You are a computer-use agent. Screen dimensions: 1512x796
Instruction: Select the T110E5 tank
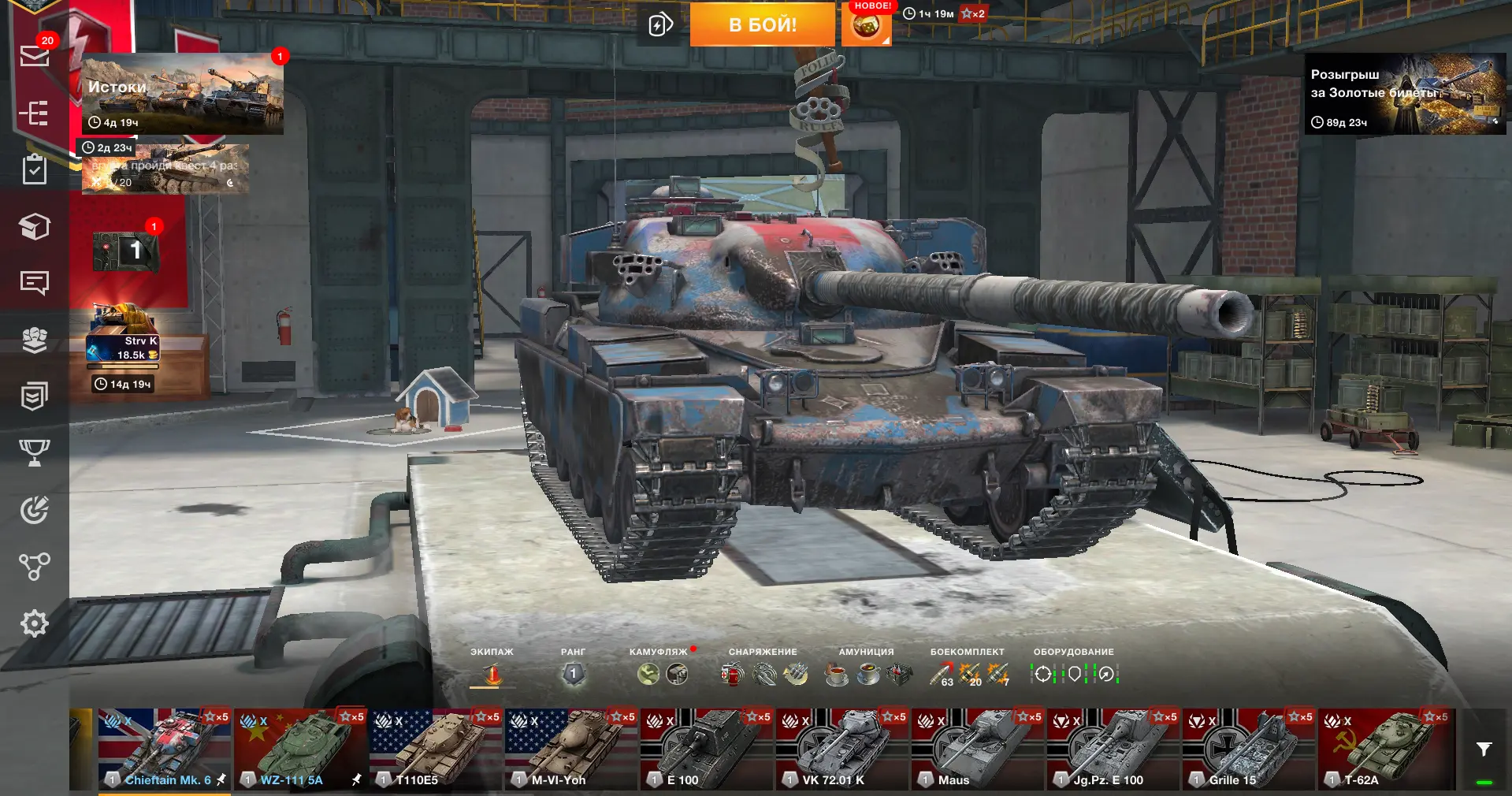click(435, 749)
